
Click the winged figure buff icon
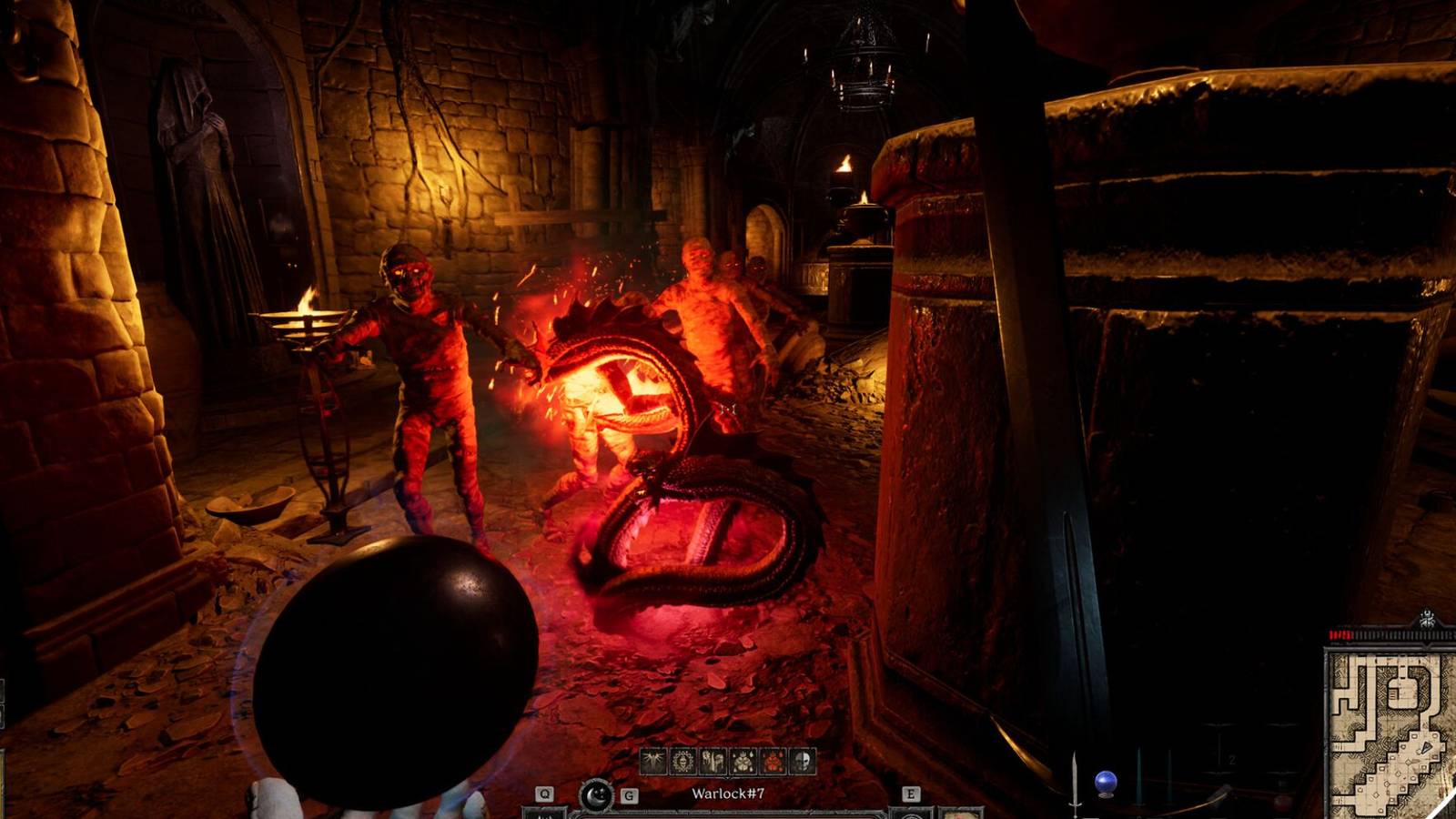pos(654,761)
